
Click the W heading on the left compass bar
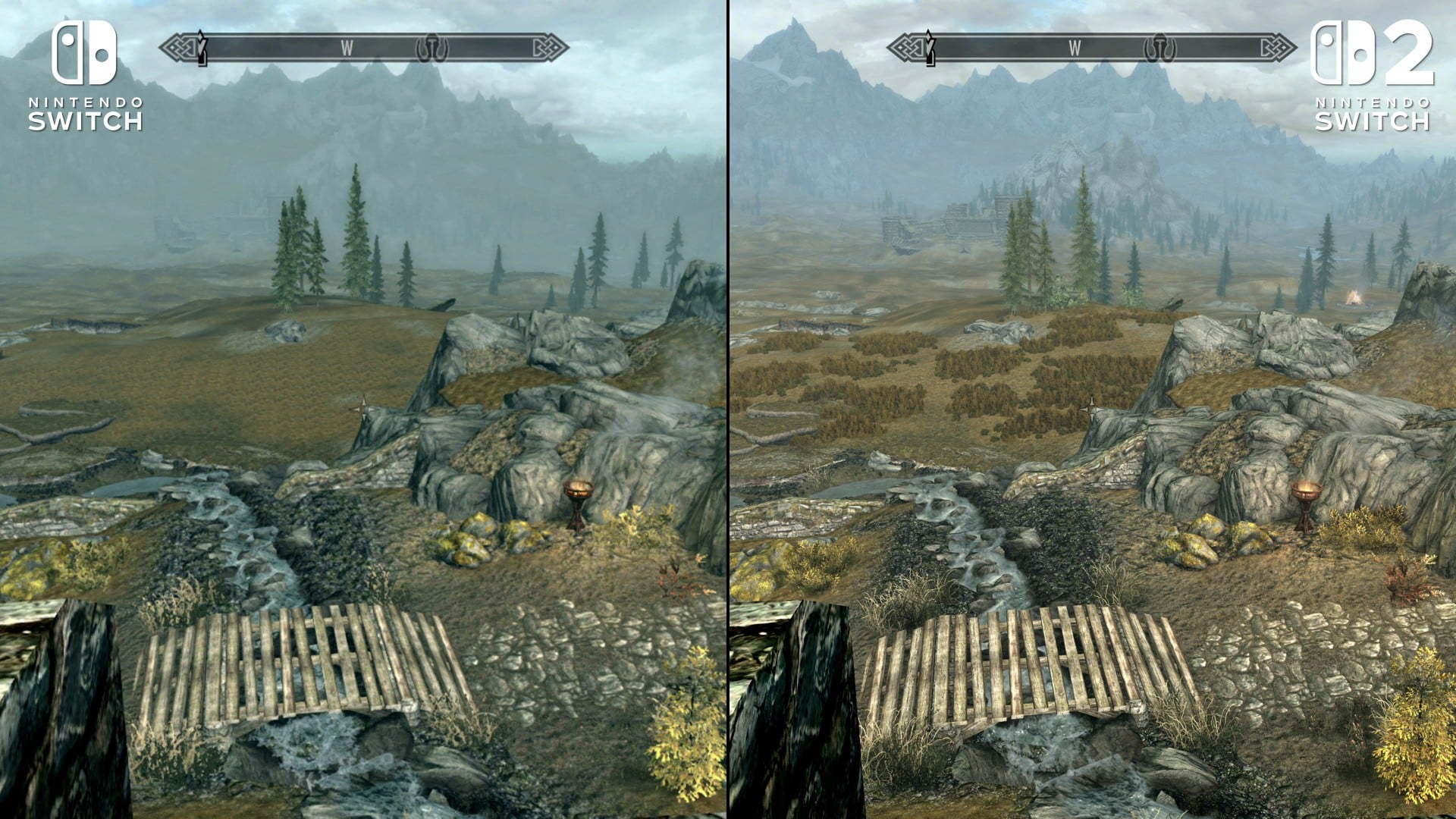(x=347, y=47)
